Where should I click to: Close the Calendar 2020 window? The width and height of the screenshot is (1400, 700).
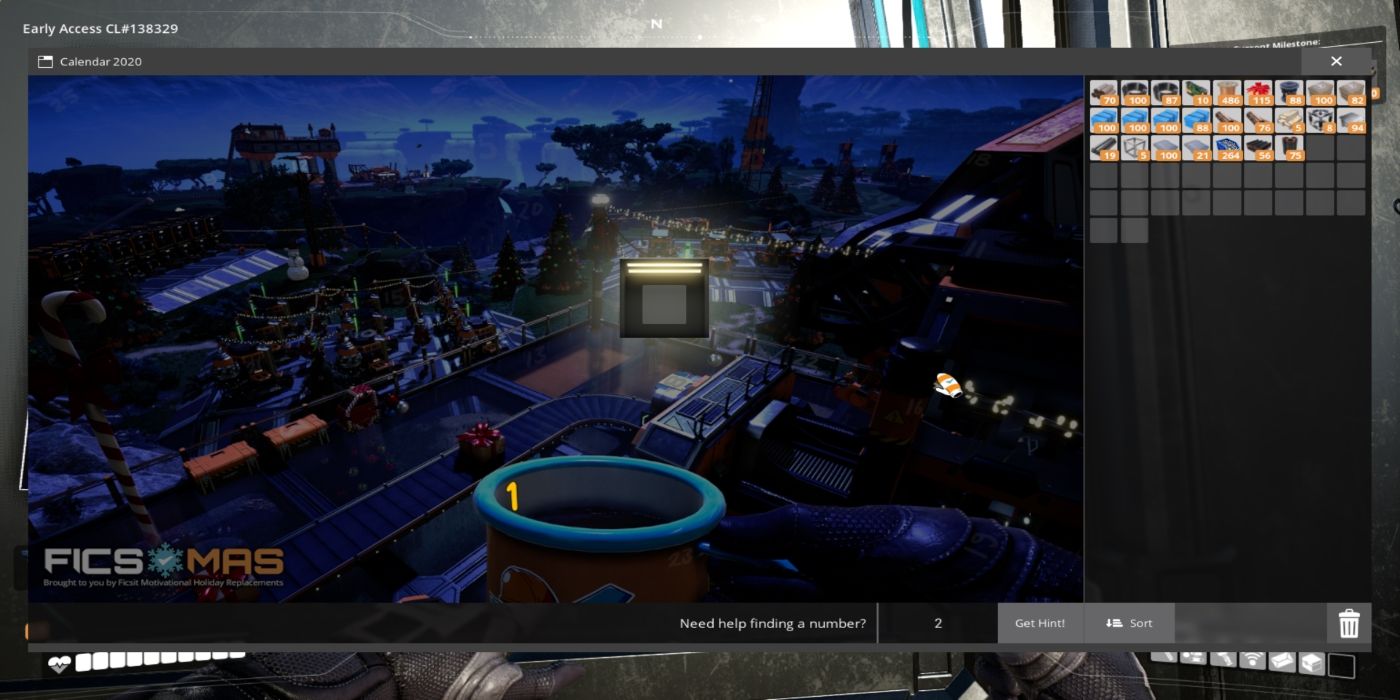(1336, 62)
